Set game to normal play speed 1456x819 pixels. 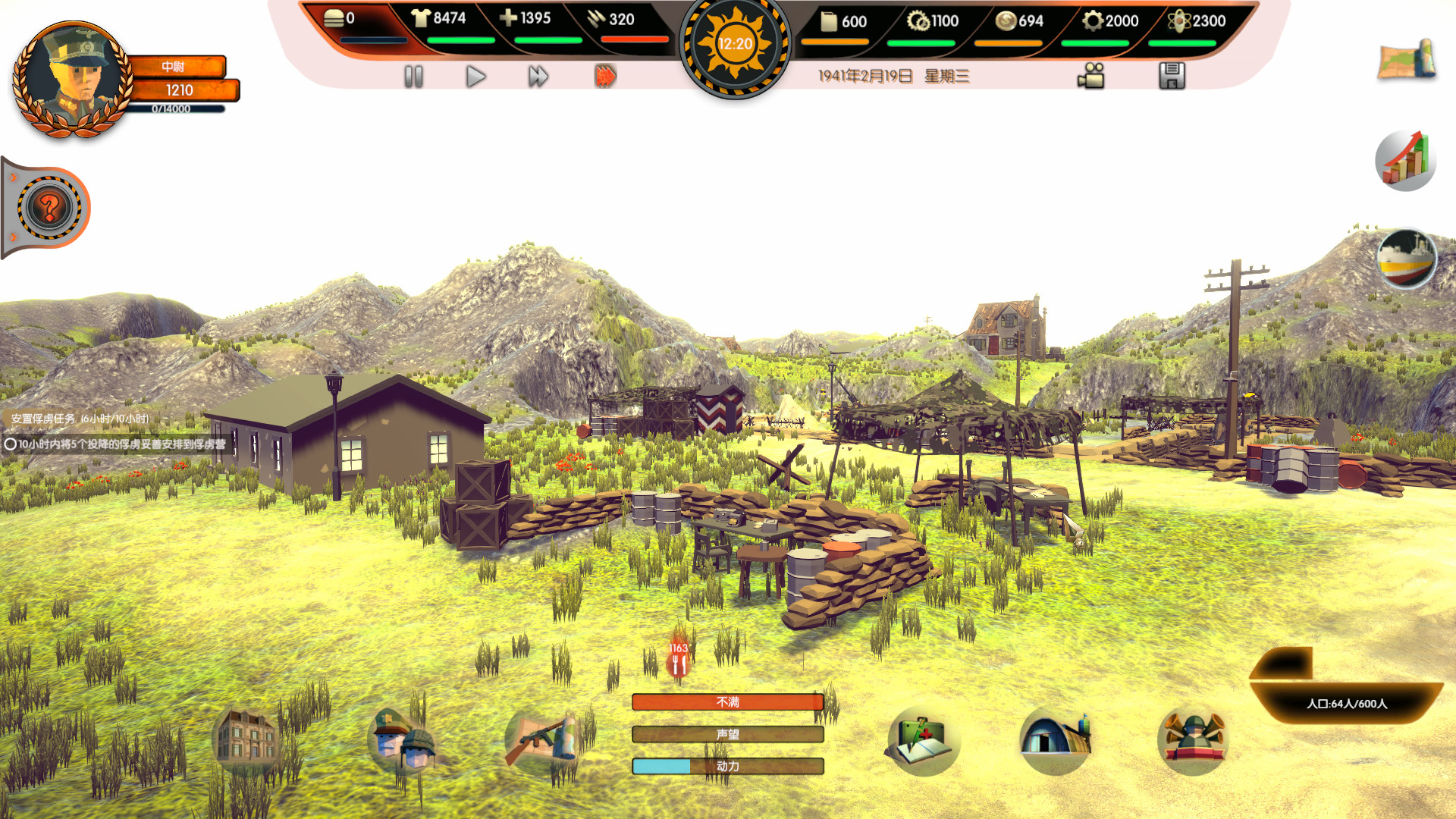pos(475,76)
